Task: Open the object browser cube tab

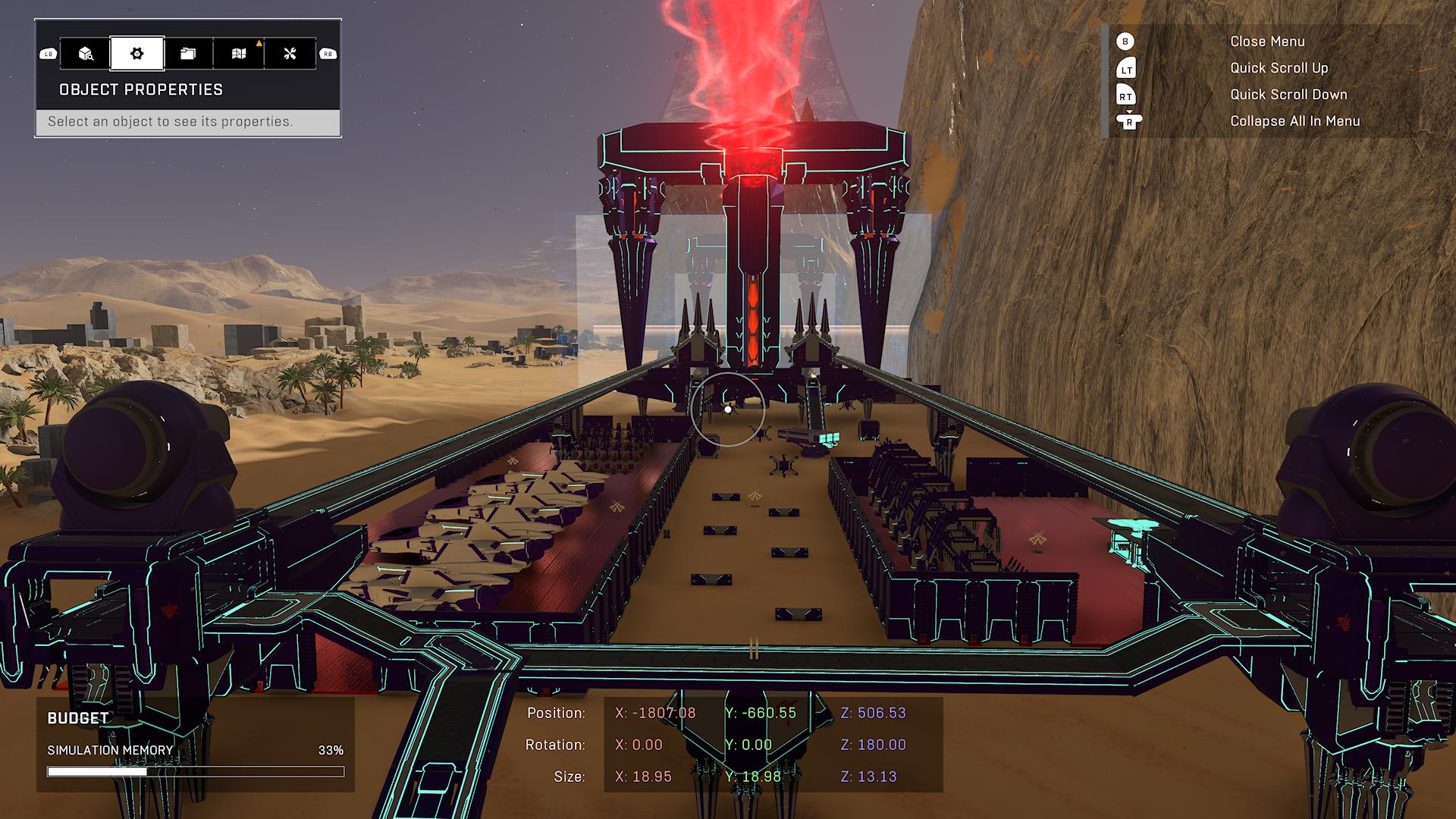Action: pos(86,54)
